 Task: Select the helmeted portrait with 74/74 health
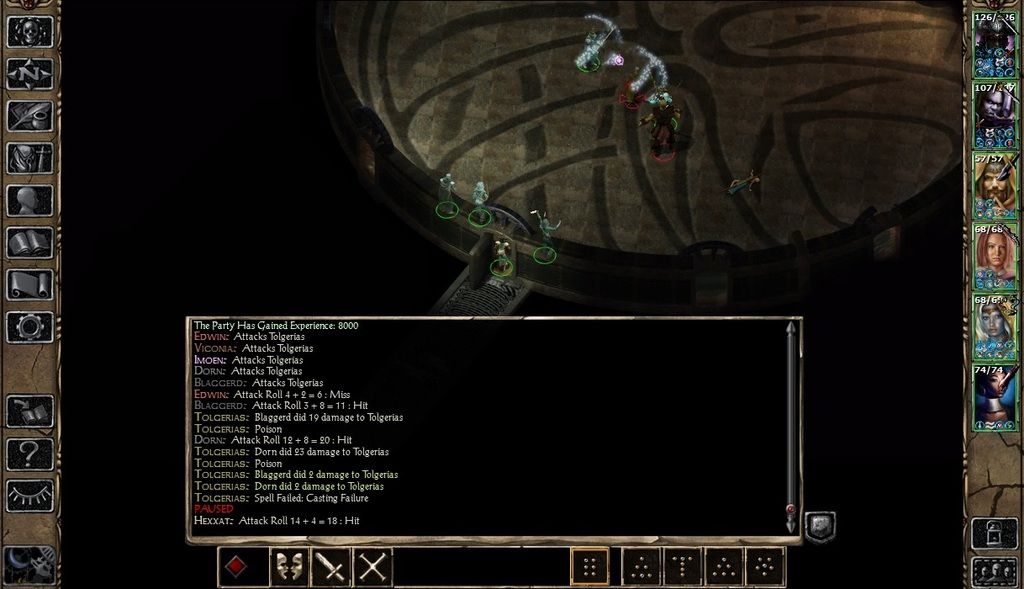tap(995, 397)
